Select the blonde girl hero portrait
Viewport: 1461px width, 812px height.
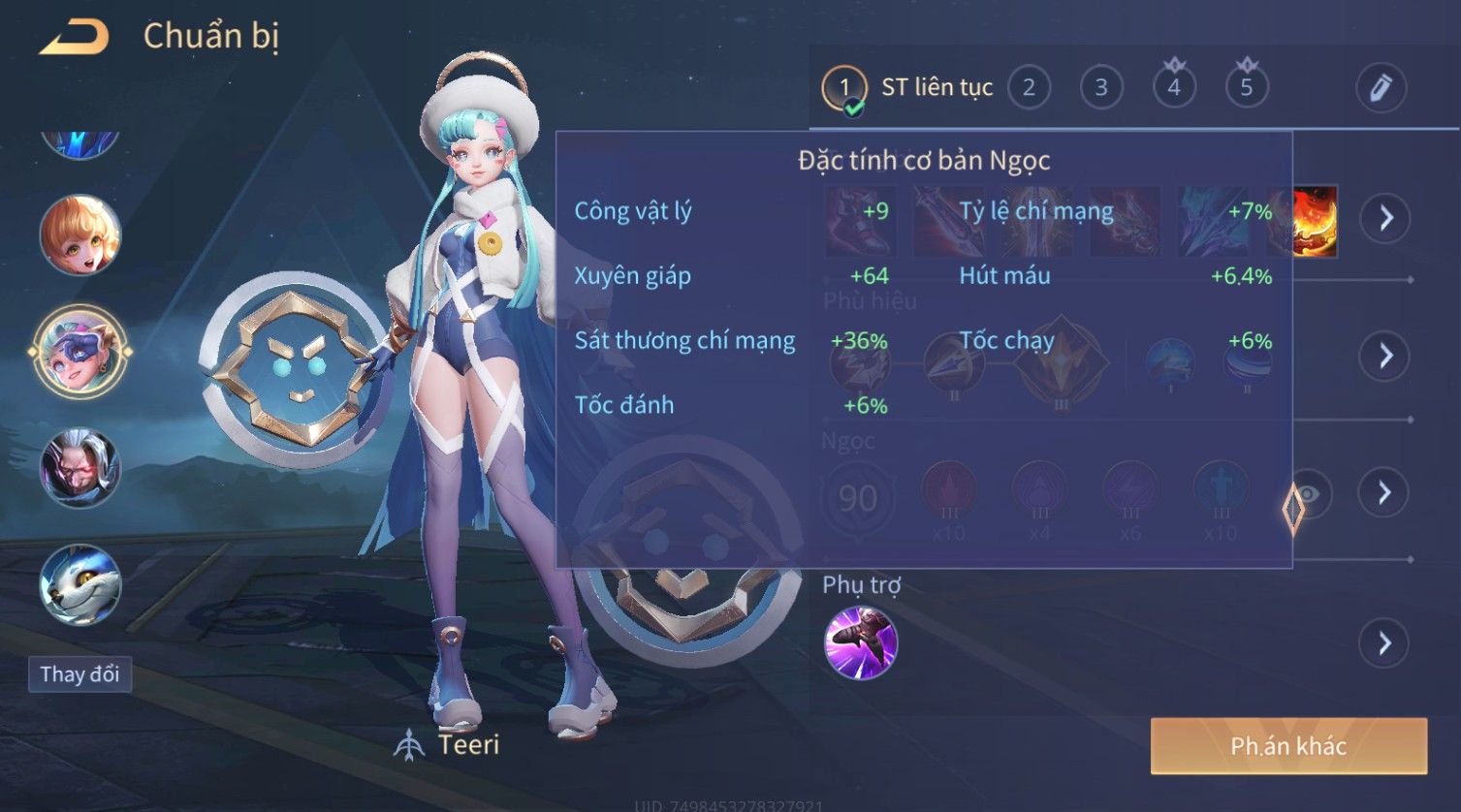[x=79, y=235]
